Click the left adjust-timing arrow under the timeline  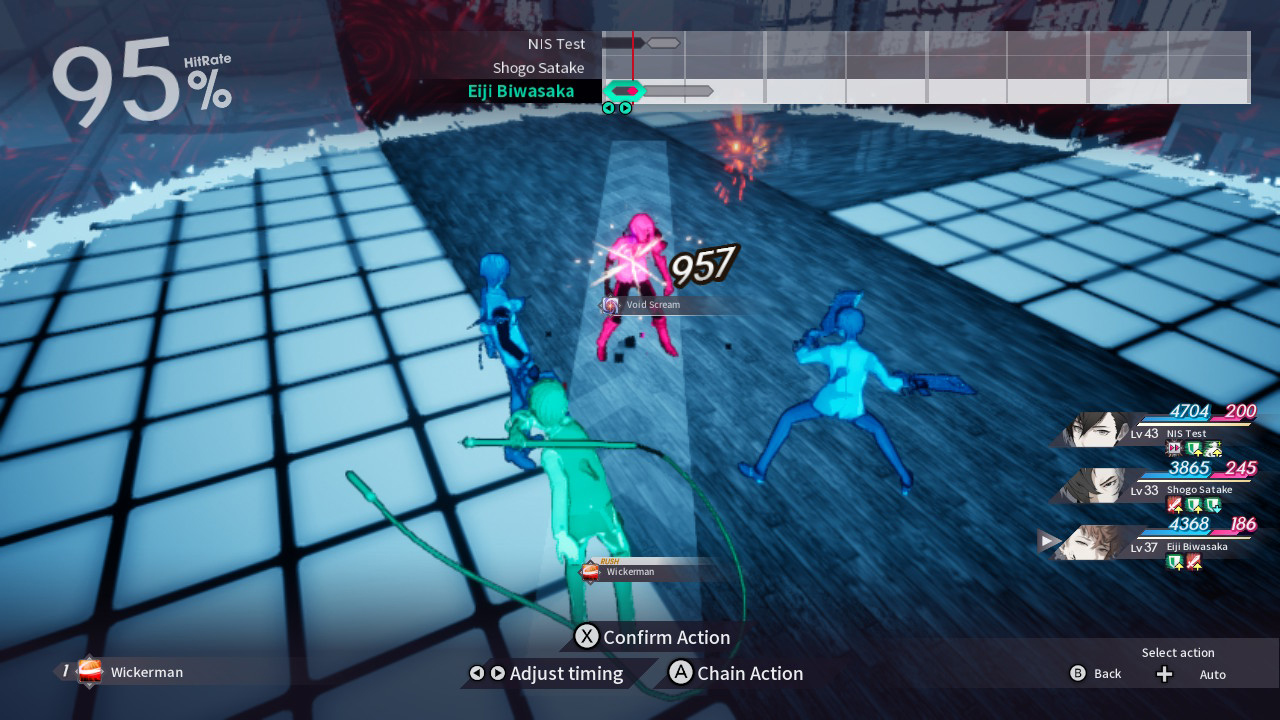click(477, 673)
